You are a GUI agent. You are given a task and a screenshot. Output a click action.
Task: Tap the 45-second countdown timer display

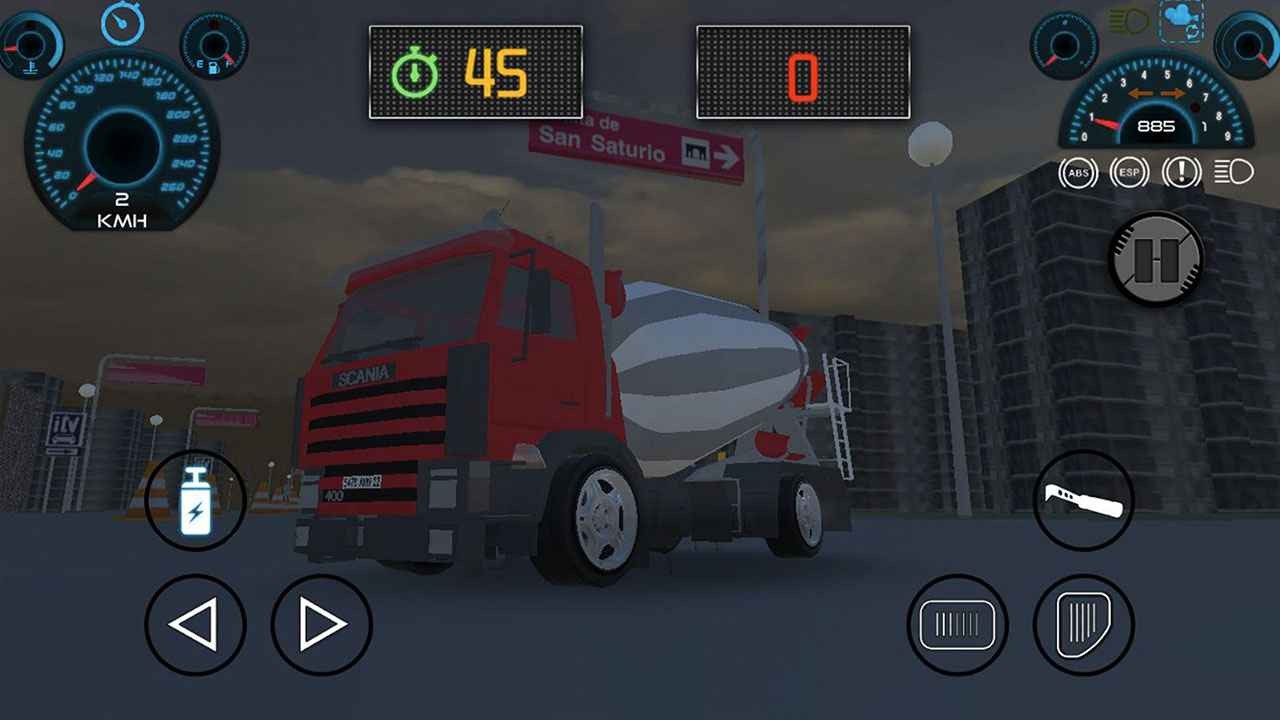[476, 70]
